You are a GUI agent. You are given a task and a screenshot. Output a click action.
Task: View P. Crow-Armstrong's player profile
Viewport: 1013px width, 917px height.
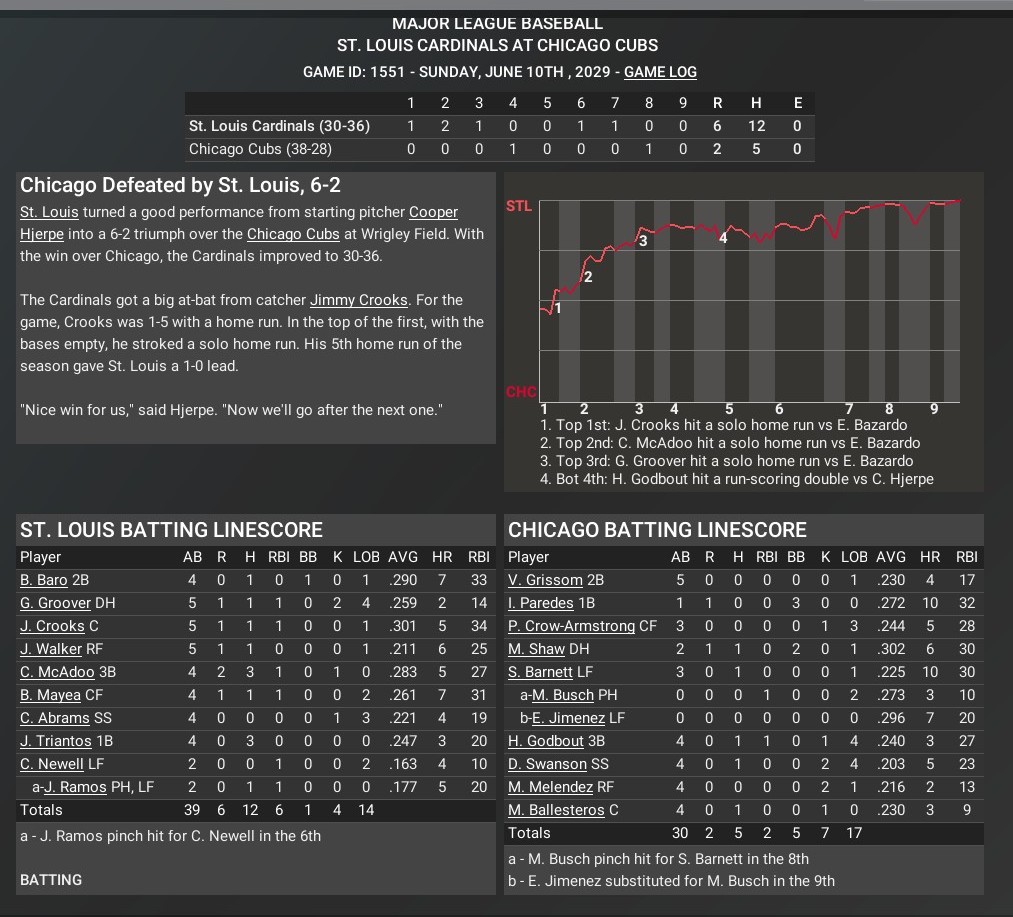pos(571,626)
